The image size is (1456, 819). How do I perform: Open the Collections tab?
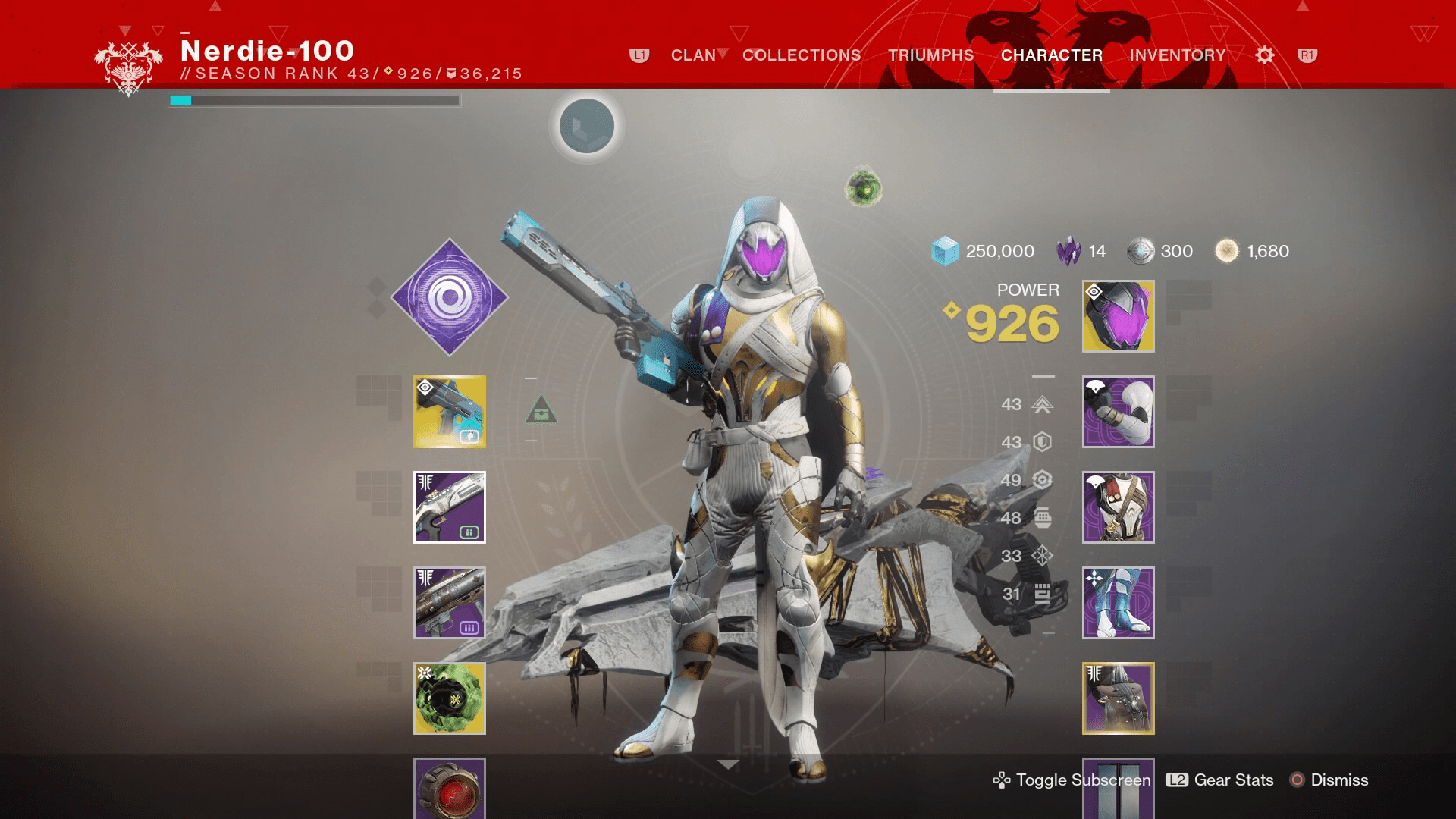pyautogui.click(x=801, y=55)
